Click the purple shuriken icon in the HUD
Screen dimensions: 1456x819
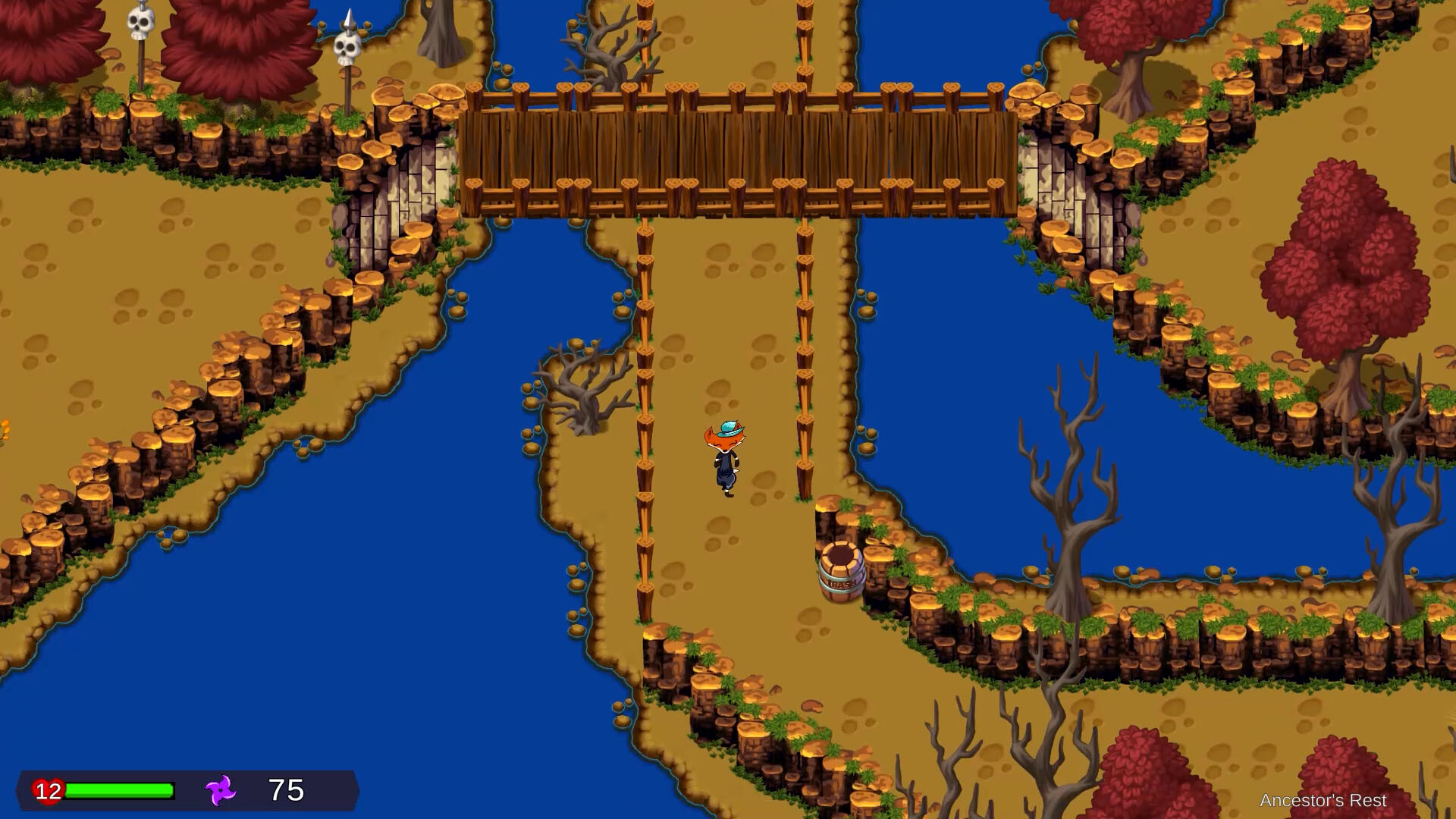coord(219,790)
